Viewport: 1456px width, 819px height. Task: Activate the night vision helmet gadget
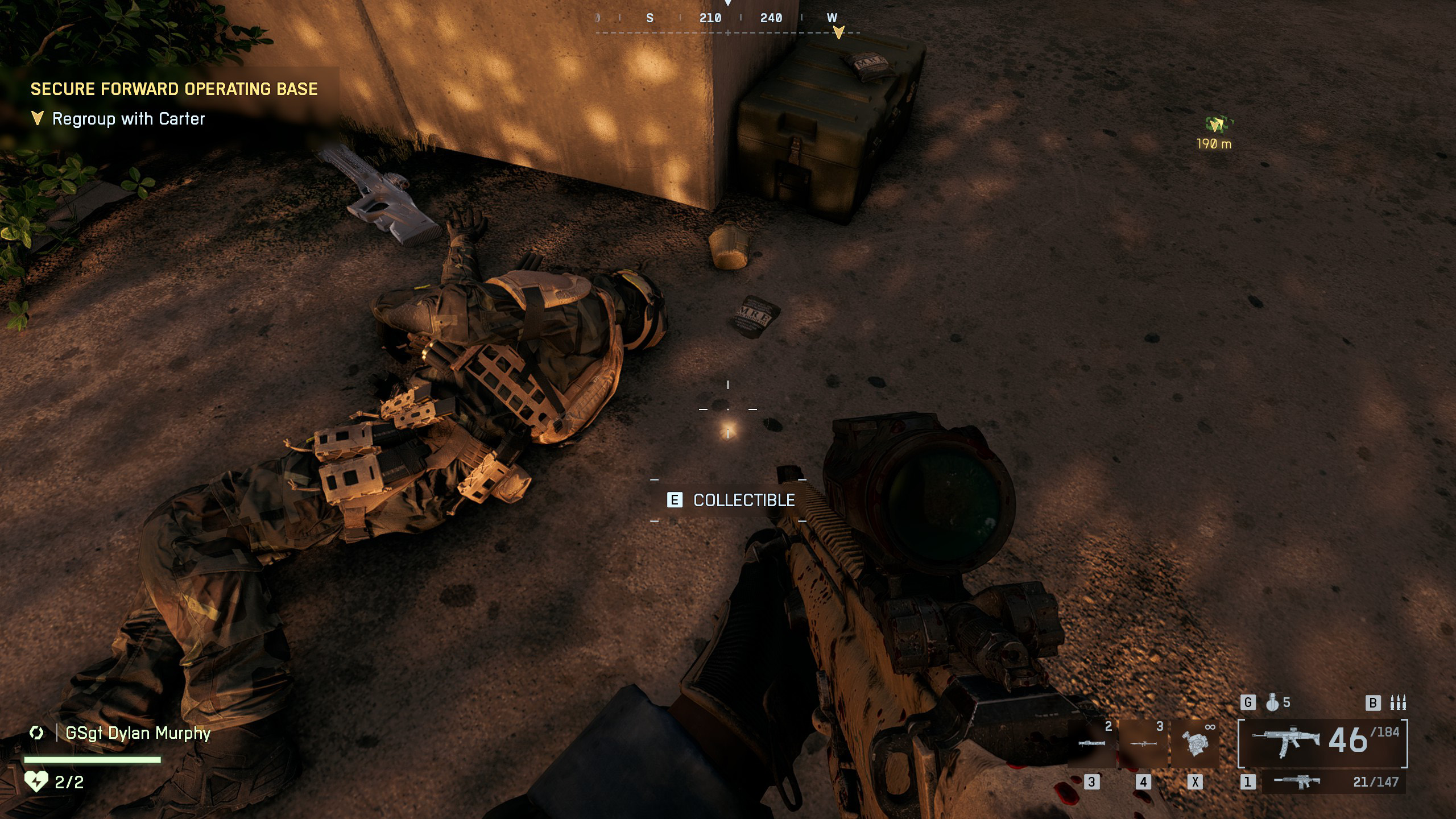[1195, 743]
